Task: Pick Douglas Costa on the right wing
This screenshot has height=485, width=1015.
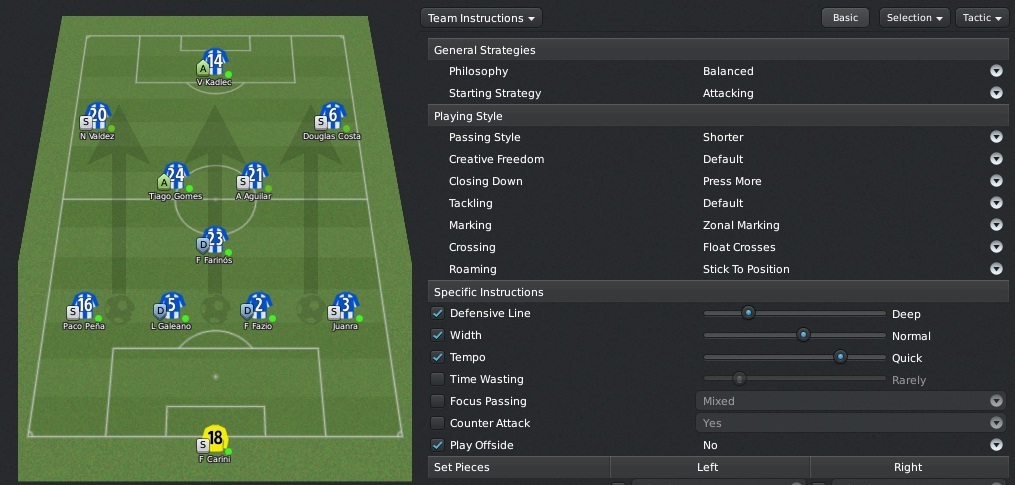Action: (x=333, y=117)
